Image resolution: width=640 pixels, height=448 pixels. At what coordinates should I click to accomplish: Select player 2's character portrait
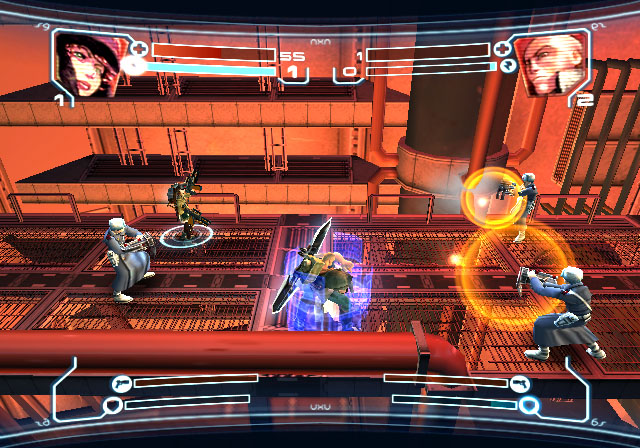549,63
